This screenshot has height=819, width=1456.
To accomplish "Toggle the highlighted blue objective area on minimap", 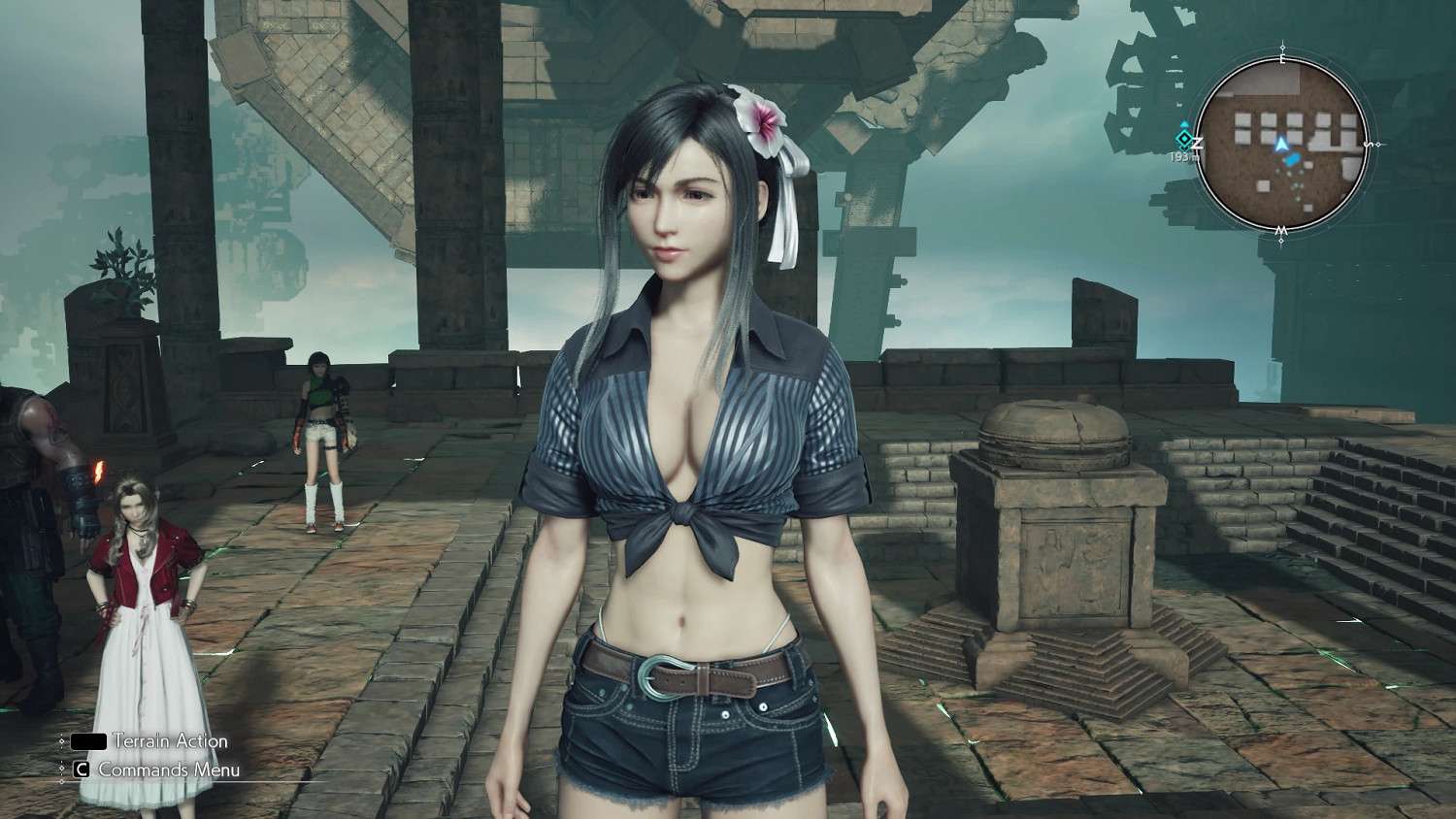I will [1293, 158].
